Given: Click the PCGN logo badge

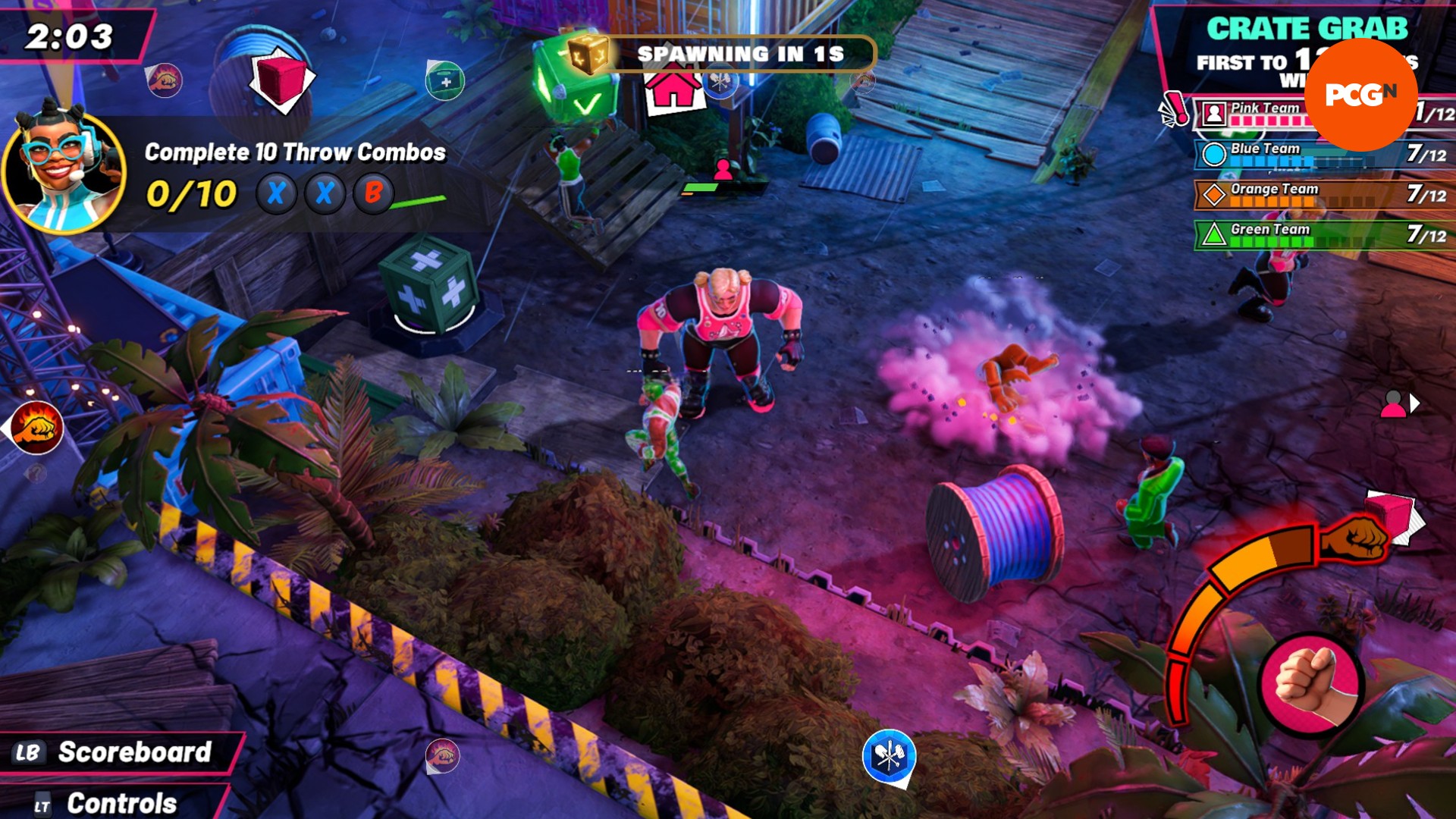Looking at the screenshot, I should pyautogui.click(x=1360, y=95).
